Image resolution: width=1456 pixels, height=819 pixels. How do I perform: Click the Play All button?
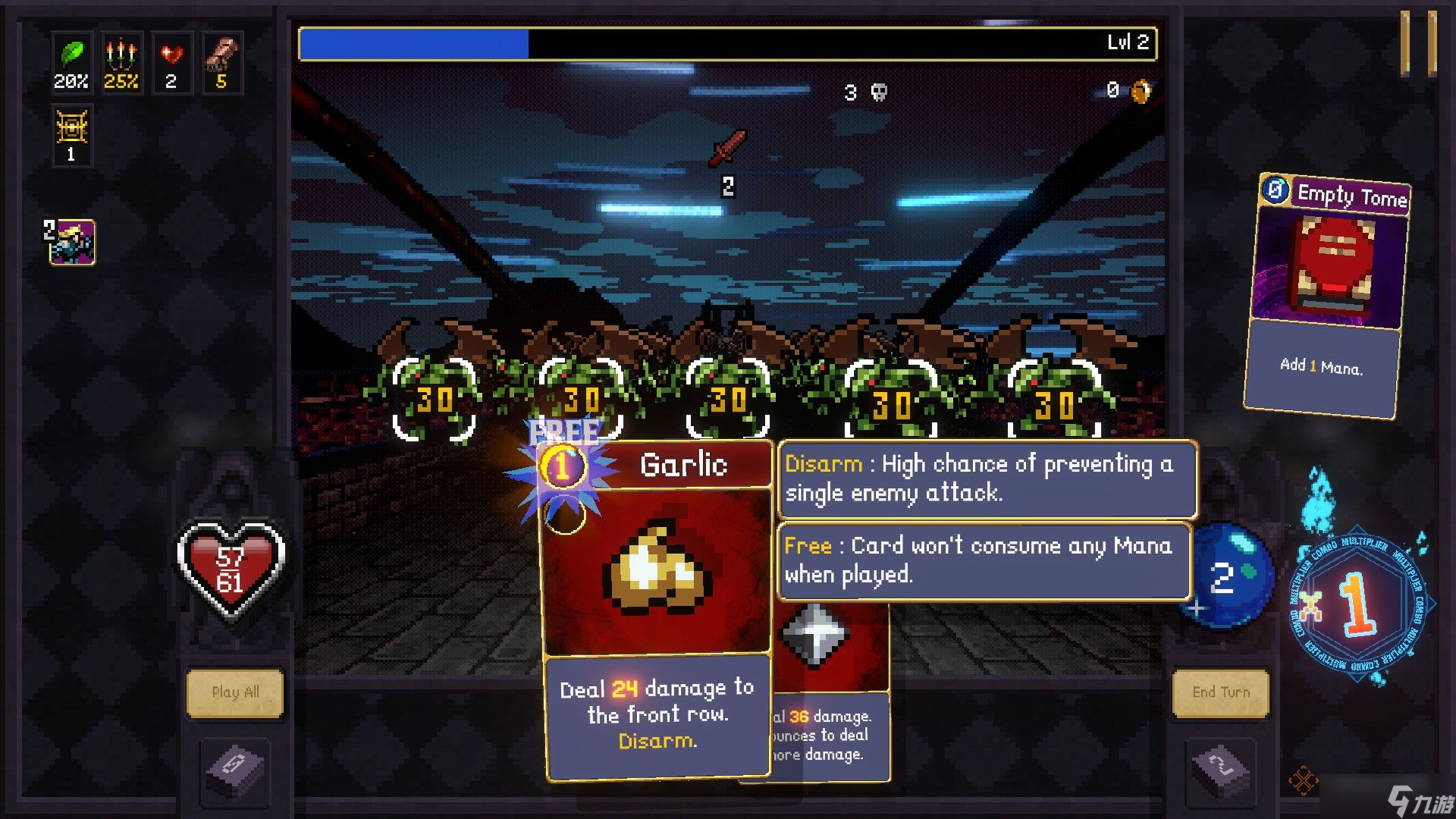(235, 692)
